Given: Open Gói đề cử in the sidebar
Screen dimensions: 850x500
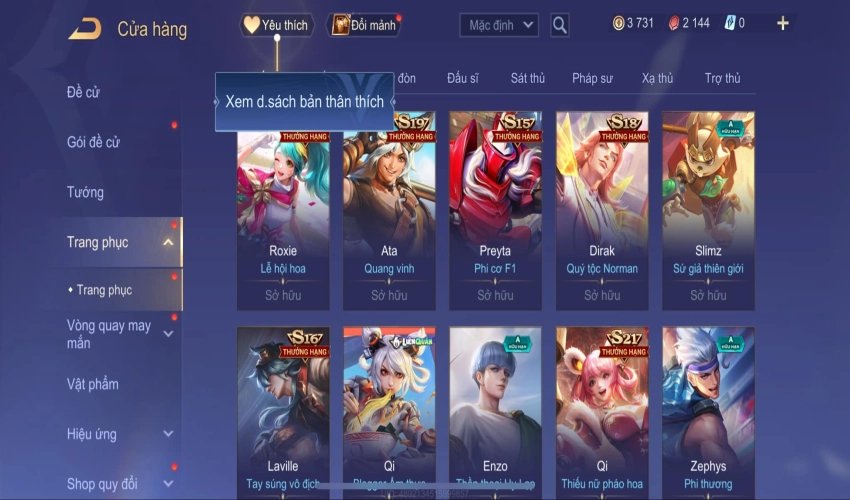Looking at the screenshot, I should coord(93,142).
